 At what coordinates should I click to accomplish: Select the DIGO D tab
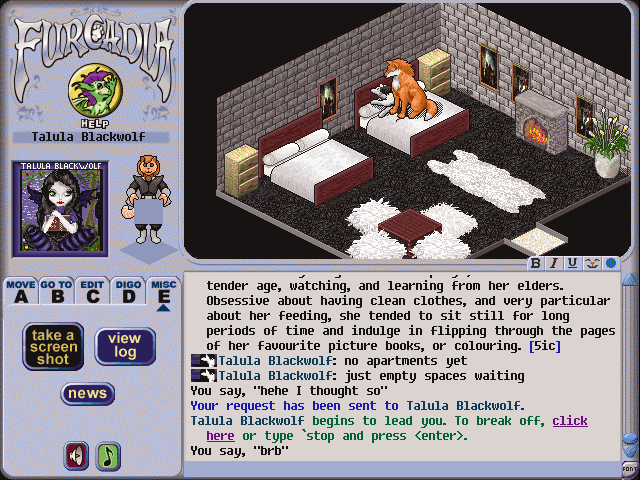pos(128,291)
